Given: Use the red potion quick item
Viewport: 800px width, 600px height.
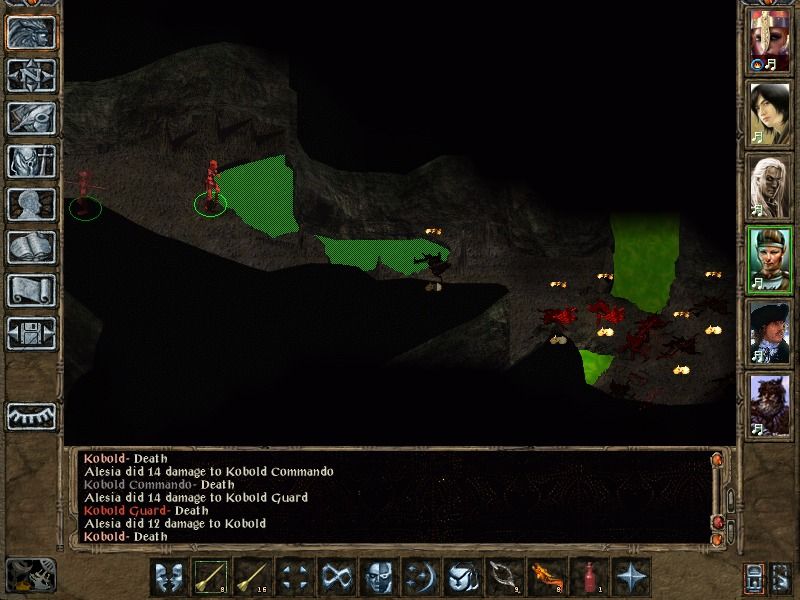Looking at the screenshot, I should point(590,577).
